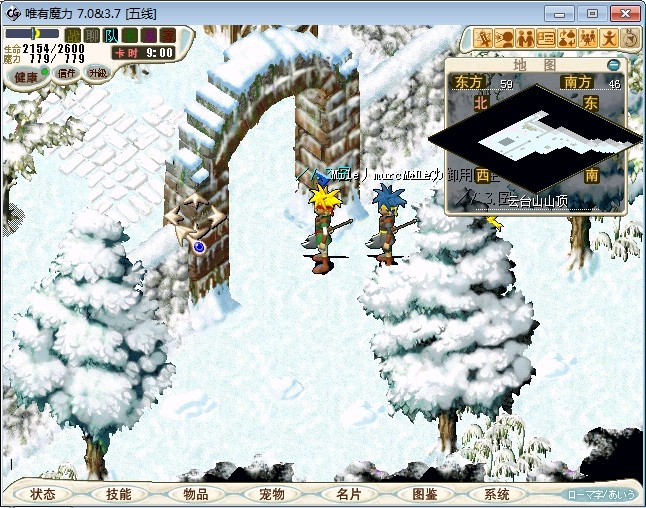The height and width of the screenshot is (508, 646).
Task: Open the 物品 items menu
Action: (196, 494)
